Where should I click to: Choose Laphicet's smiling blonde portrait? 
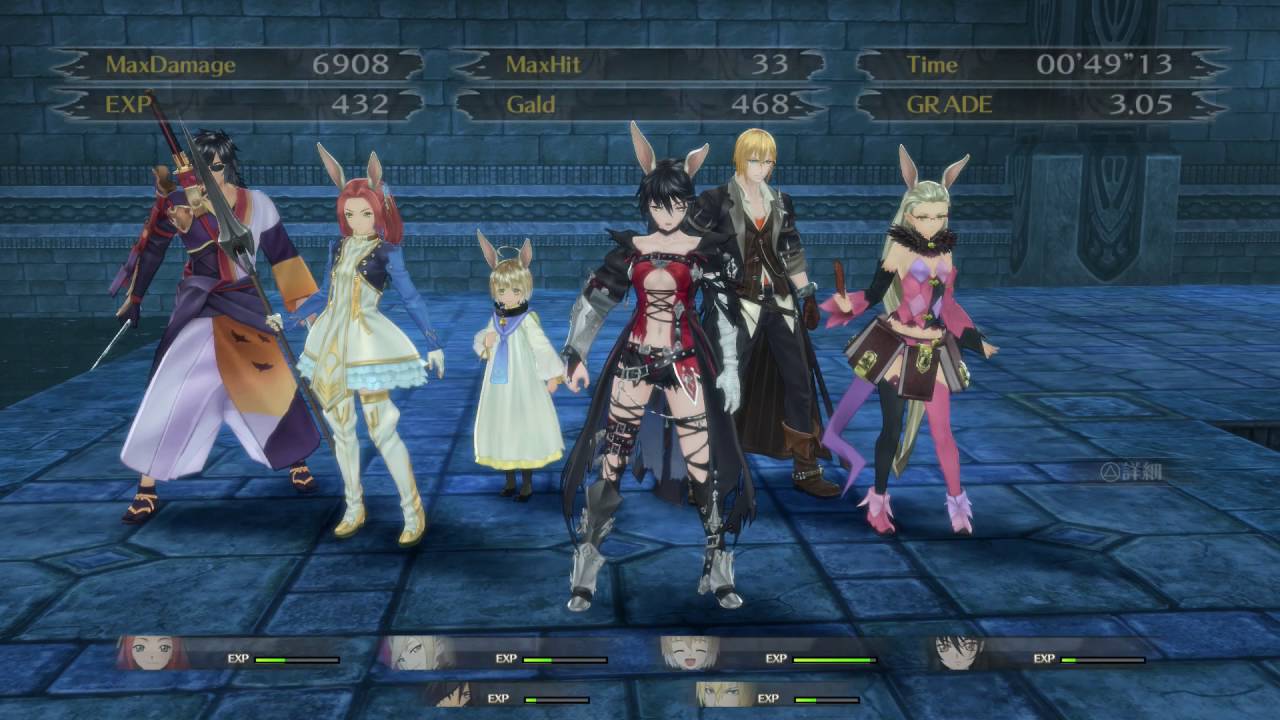coord(688,652)
